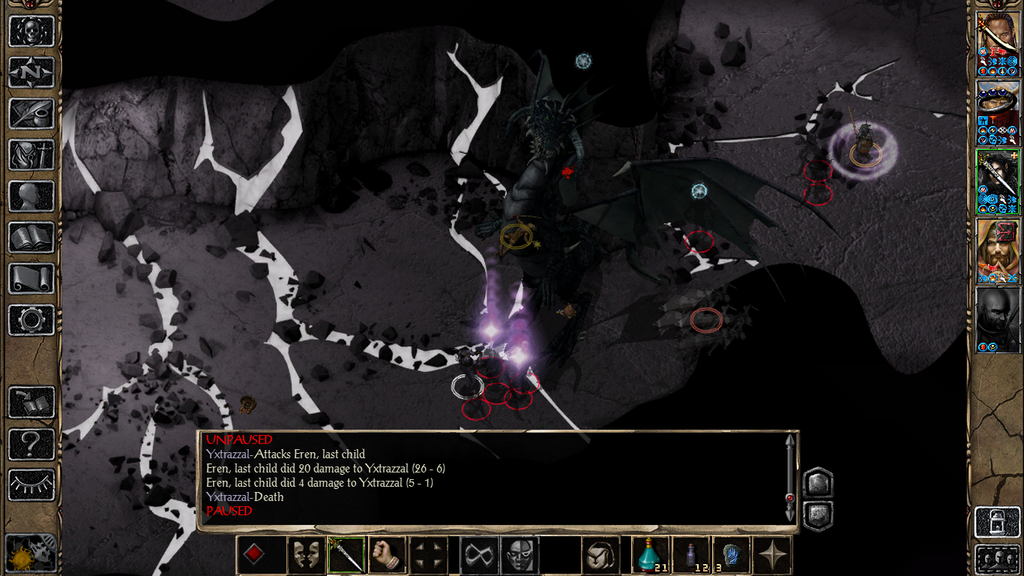Return to game via skull button
The height and width of the screenshot is (576, 1024).
click(x=30, y=31)
